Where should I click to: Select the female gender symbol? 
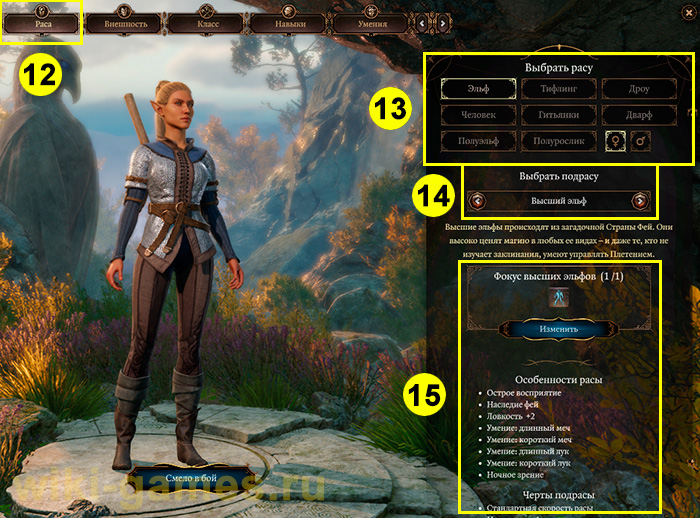point(614,142)
